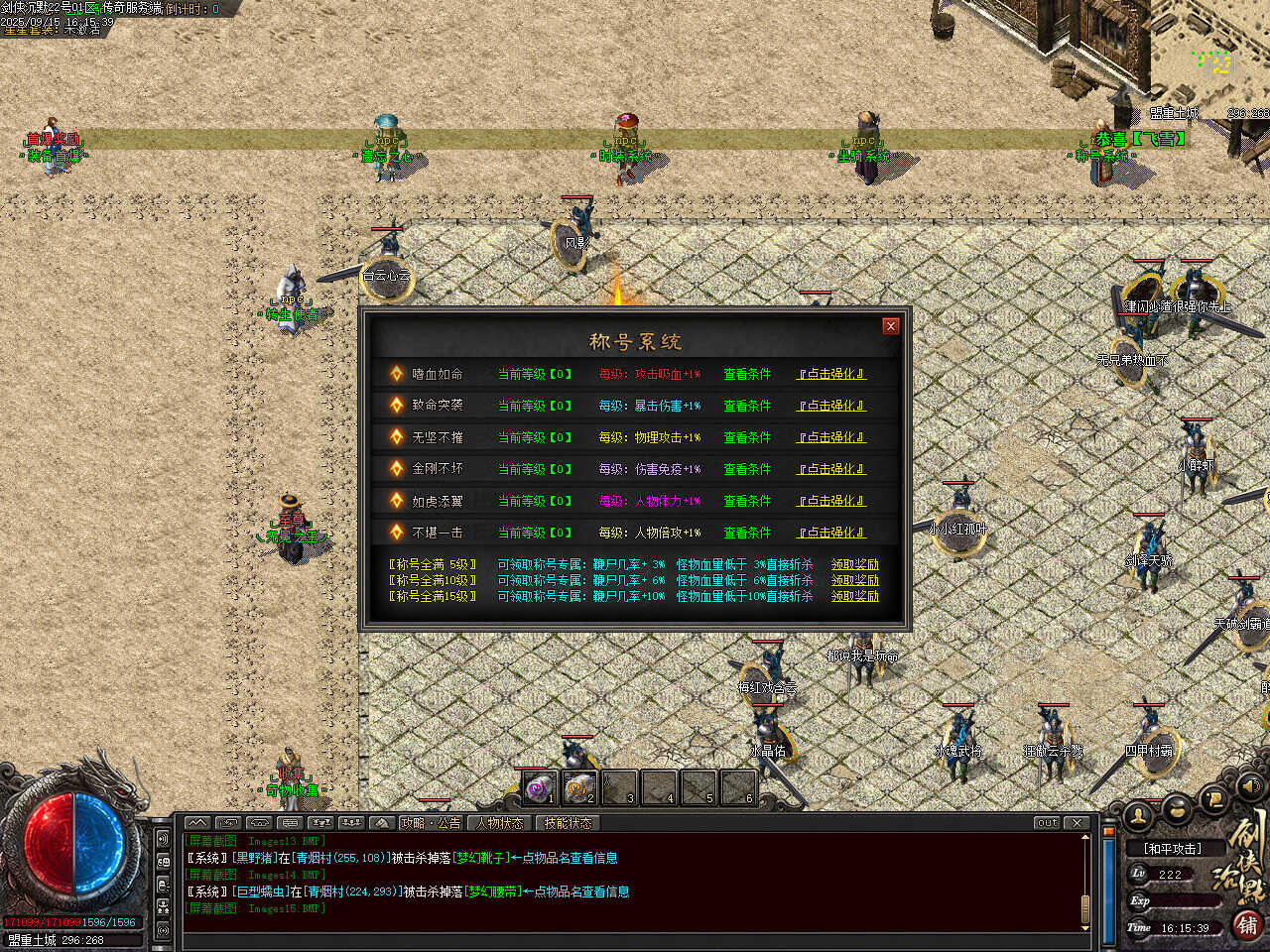Claim the 称号全满 5级 reward

coord(854,564)
